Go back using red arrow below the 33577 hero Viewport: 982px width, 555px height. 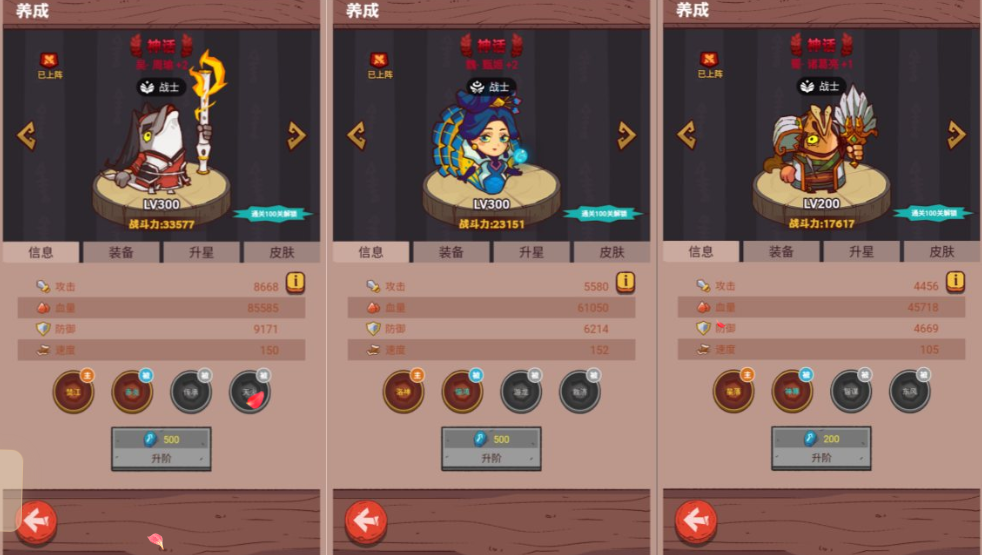click(36, 521)
